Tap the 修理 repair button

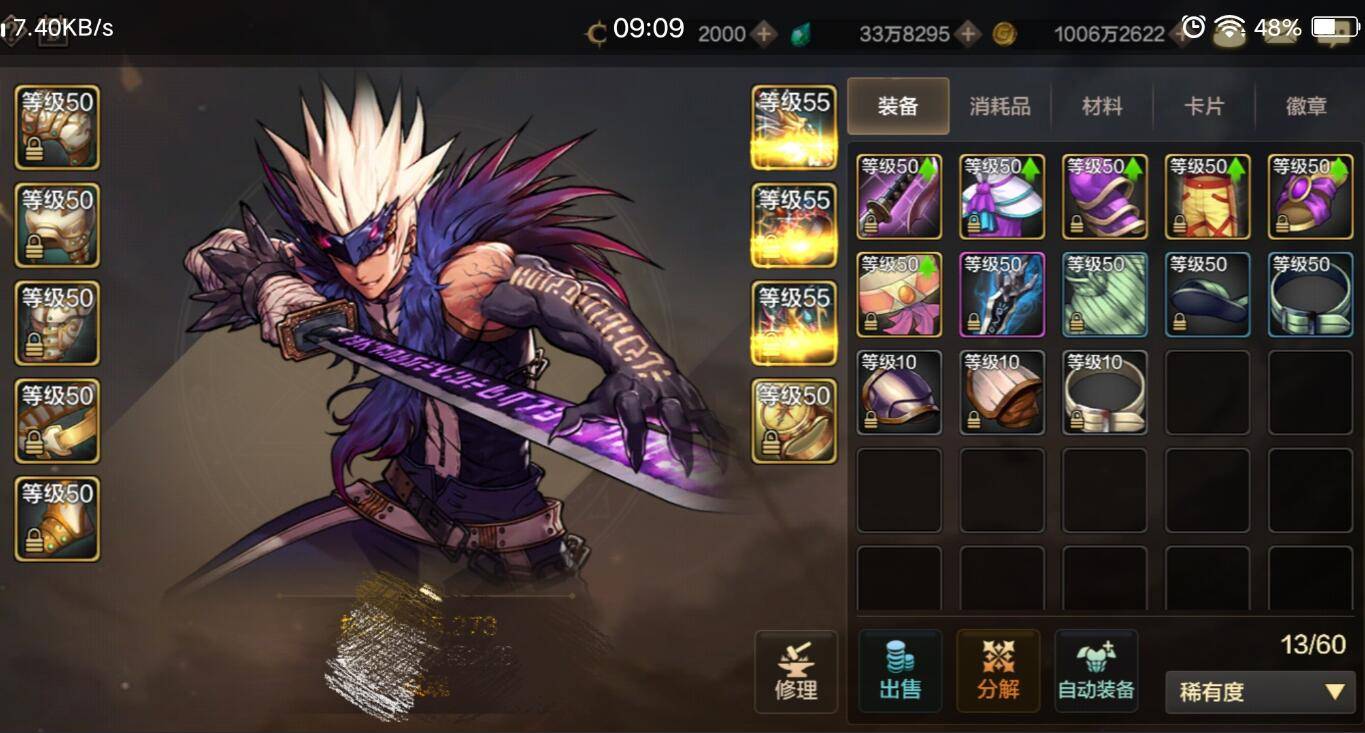796,671
